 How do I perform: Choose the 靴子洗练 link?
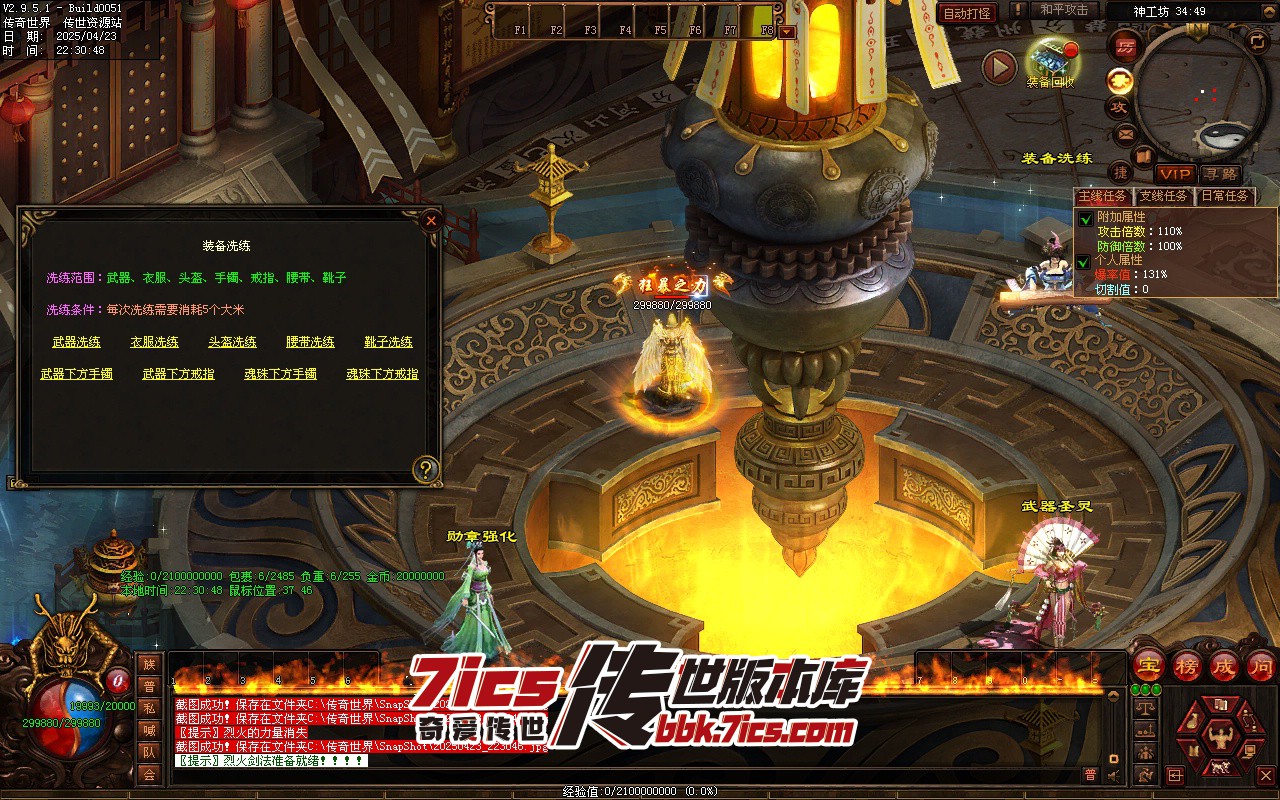point(388,342)
